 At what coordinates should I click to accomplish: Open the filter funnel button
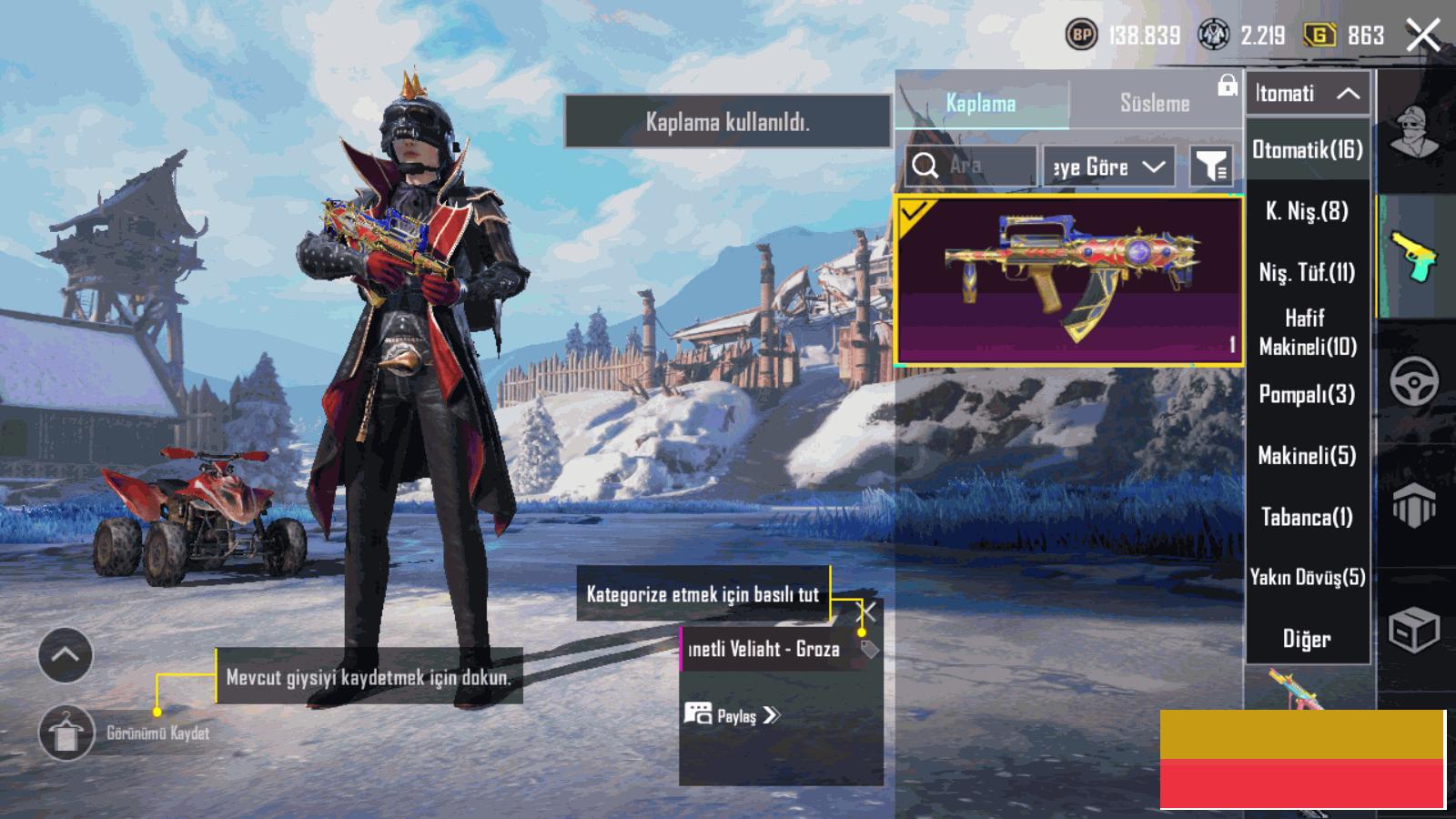pos(1211,167)
